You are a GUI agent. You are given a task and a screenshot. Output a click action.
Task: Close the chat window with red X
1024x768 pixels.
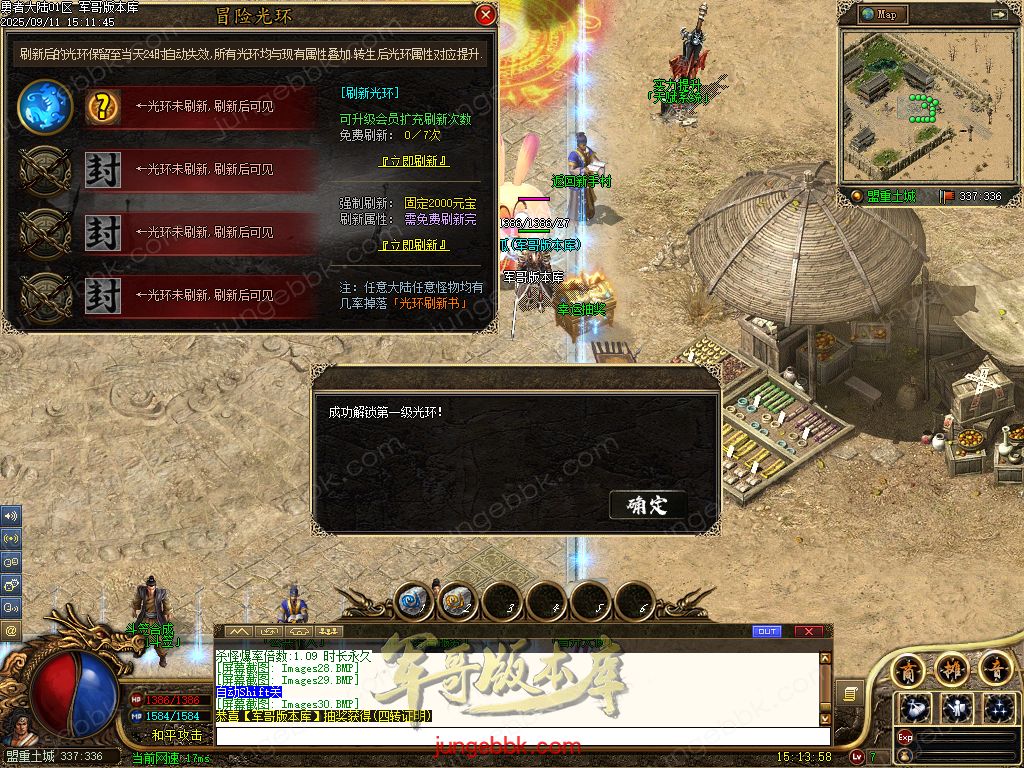point(808,632)
